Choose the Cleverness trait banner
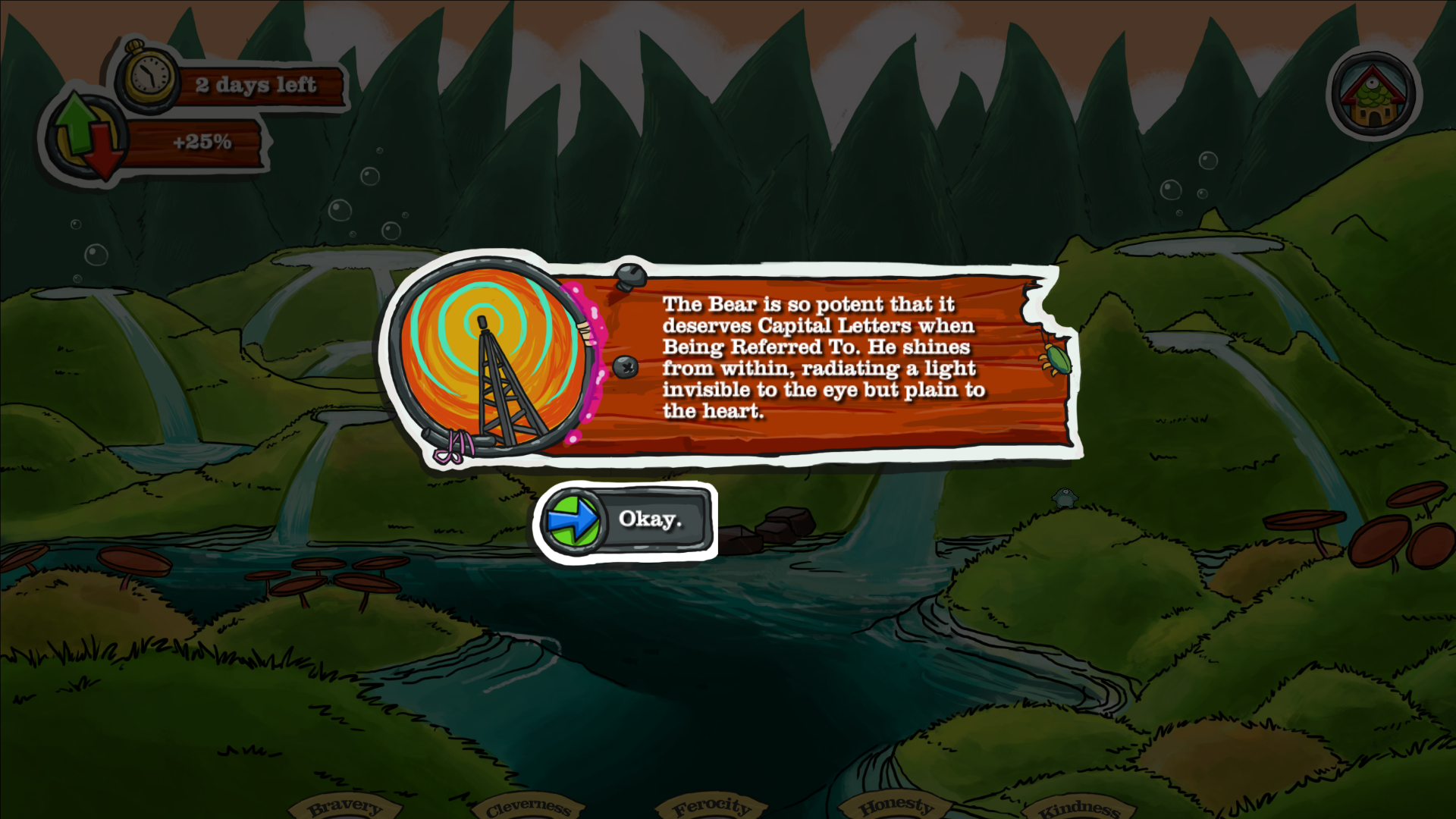This screenshot has width=1456, height=819. point(528,808)
